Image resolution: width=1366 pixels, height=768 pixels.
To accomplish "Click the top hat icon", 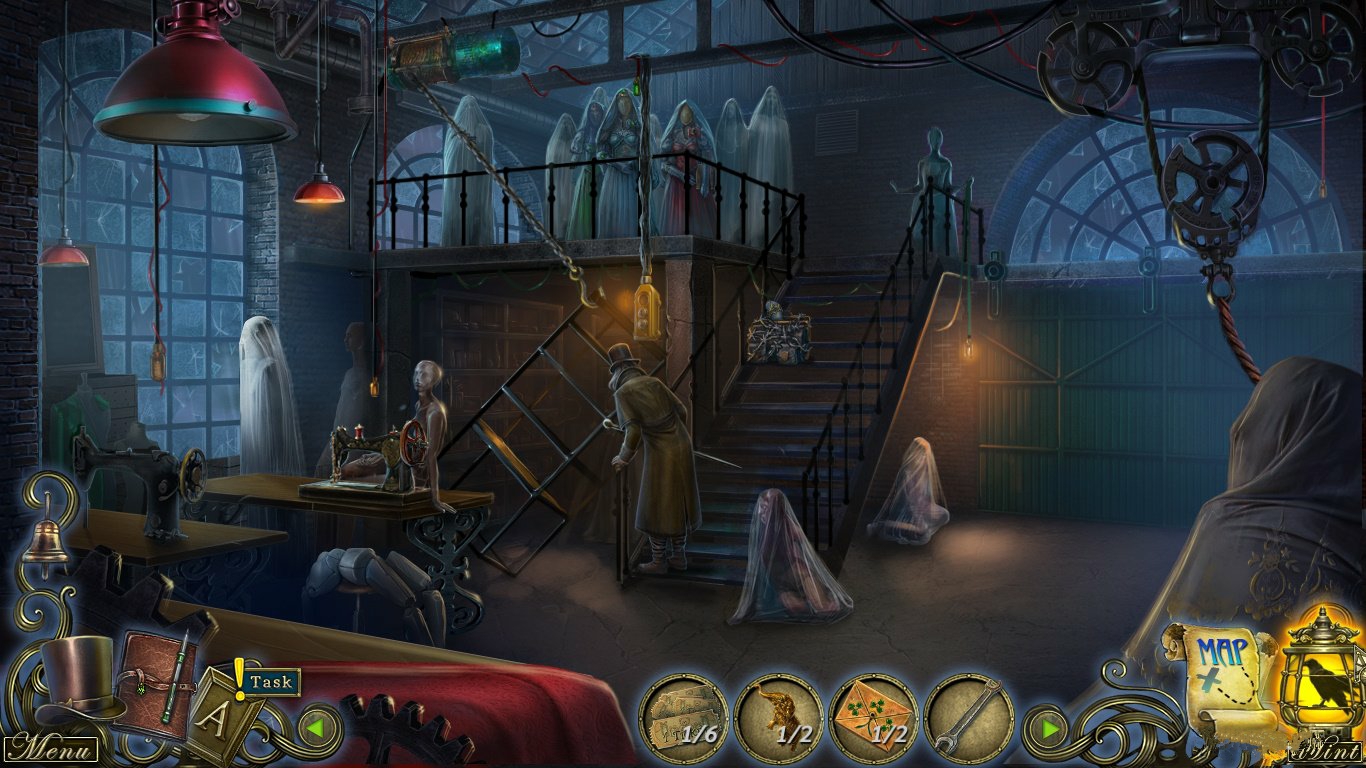I will coord(75,678).
